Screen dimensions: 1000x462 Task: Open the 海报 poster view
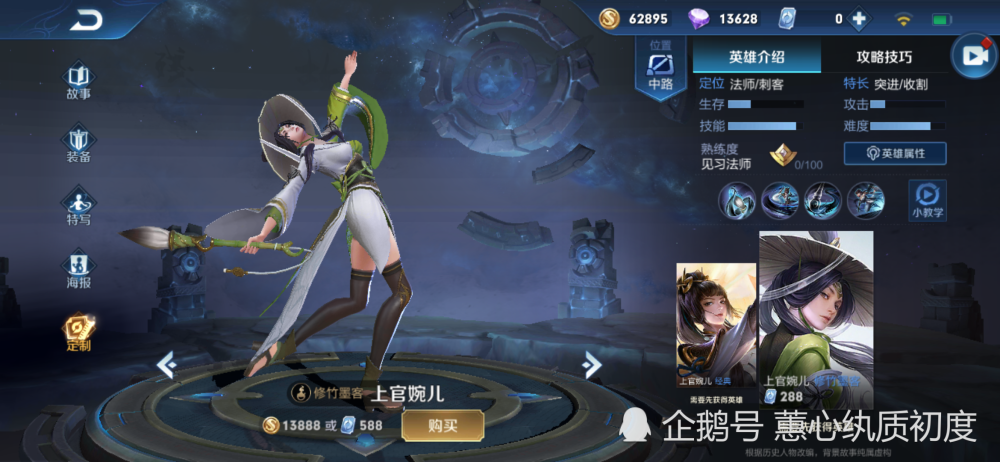coord(79,269)
